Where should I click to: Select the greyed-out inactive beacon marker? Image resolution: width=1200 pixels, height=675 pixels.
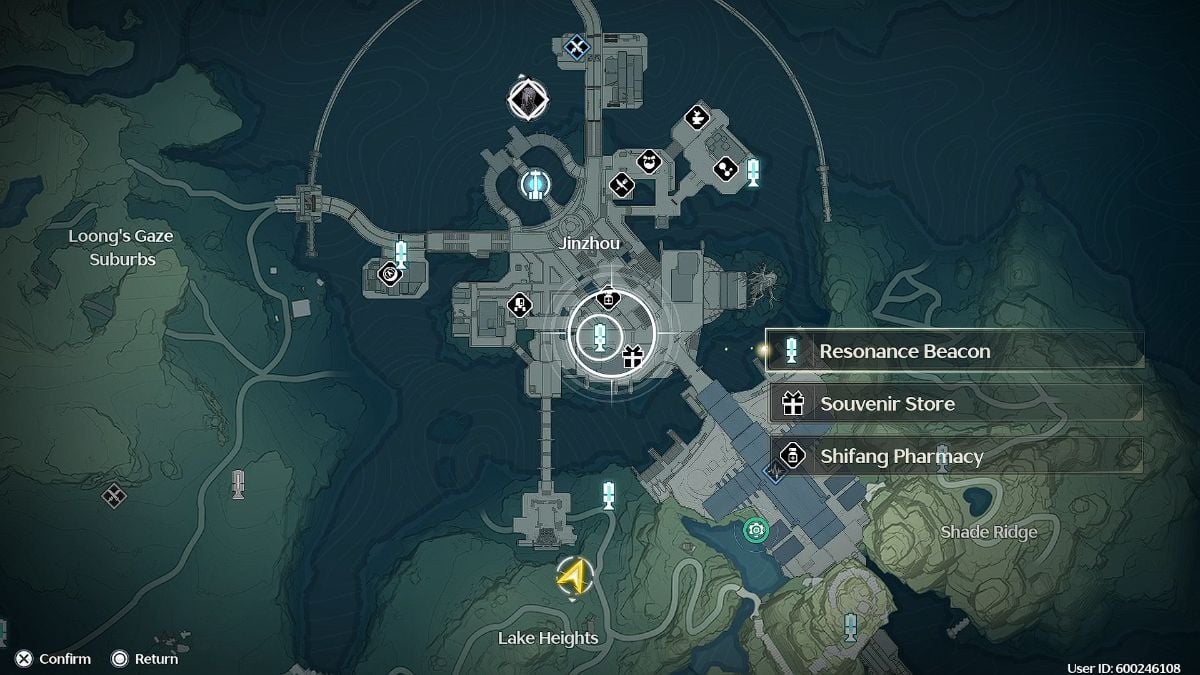coord(237,484)
